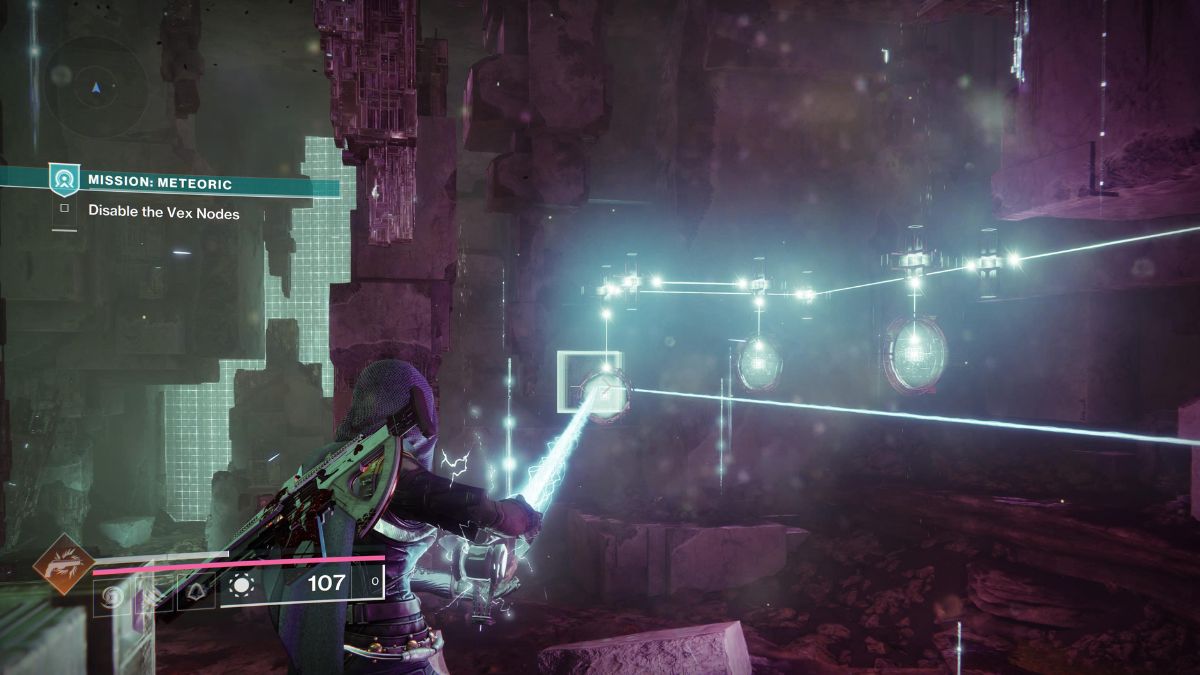Trigger the melee ability slot icon
1200x675 pixels.
click(x=154, y=595)
